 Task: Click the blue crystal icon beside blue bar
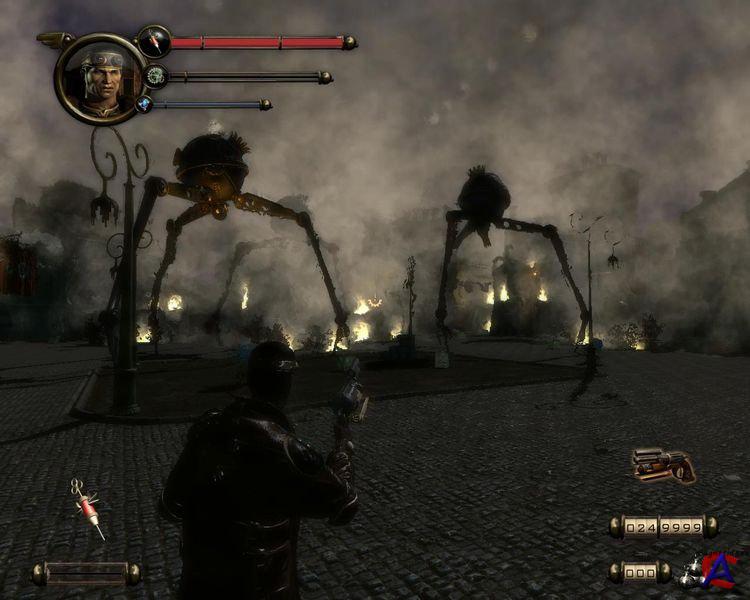pos(144,104)
